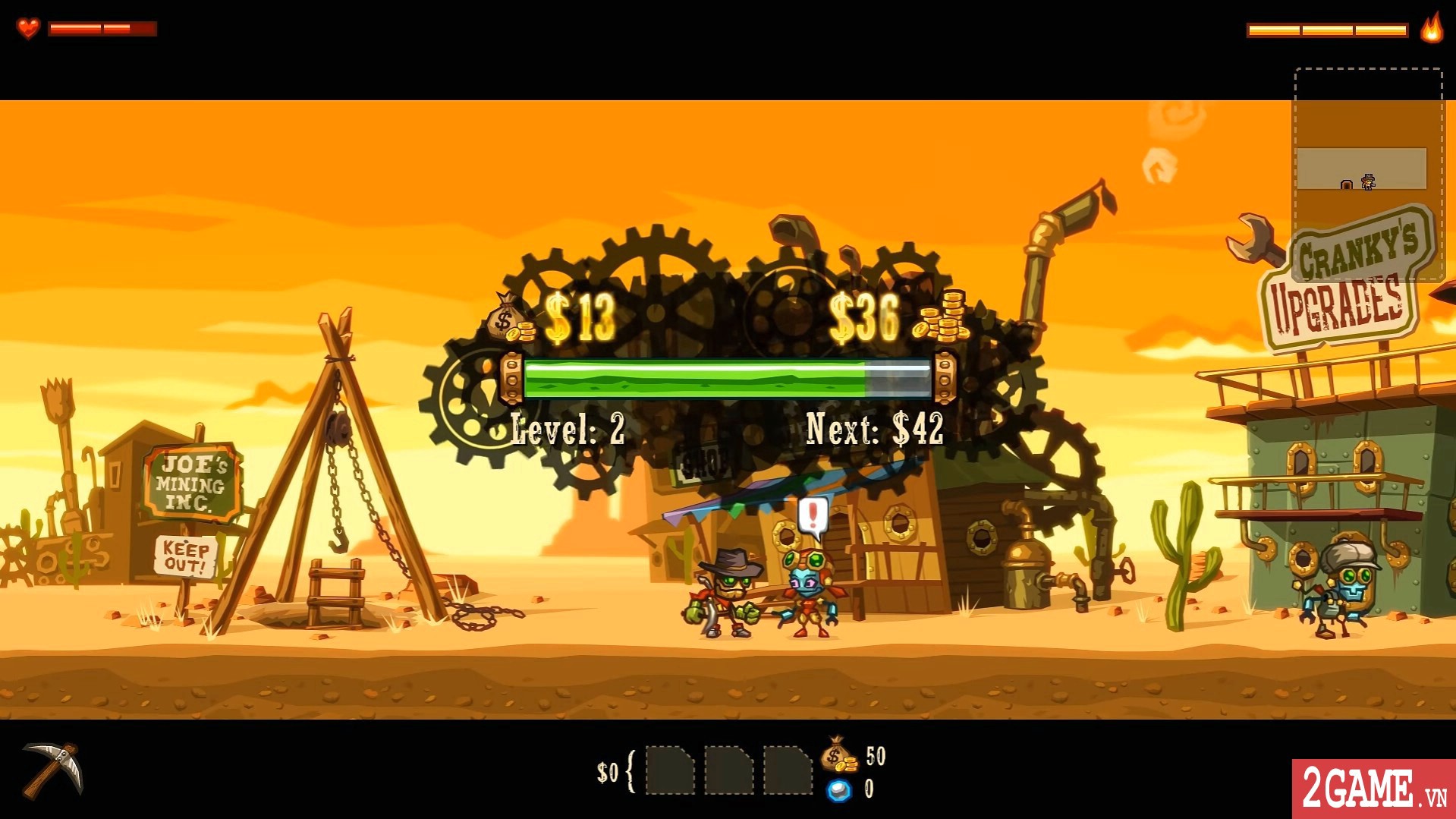Click the door icon on the minimap
Screen dimensions: 1456x819
pyautogui.click(x=1347, y=184)
